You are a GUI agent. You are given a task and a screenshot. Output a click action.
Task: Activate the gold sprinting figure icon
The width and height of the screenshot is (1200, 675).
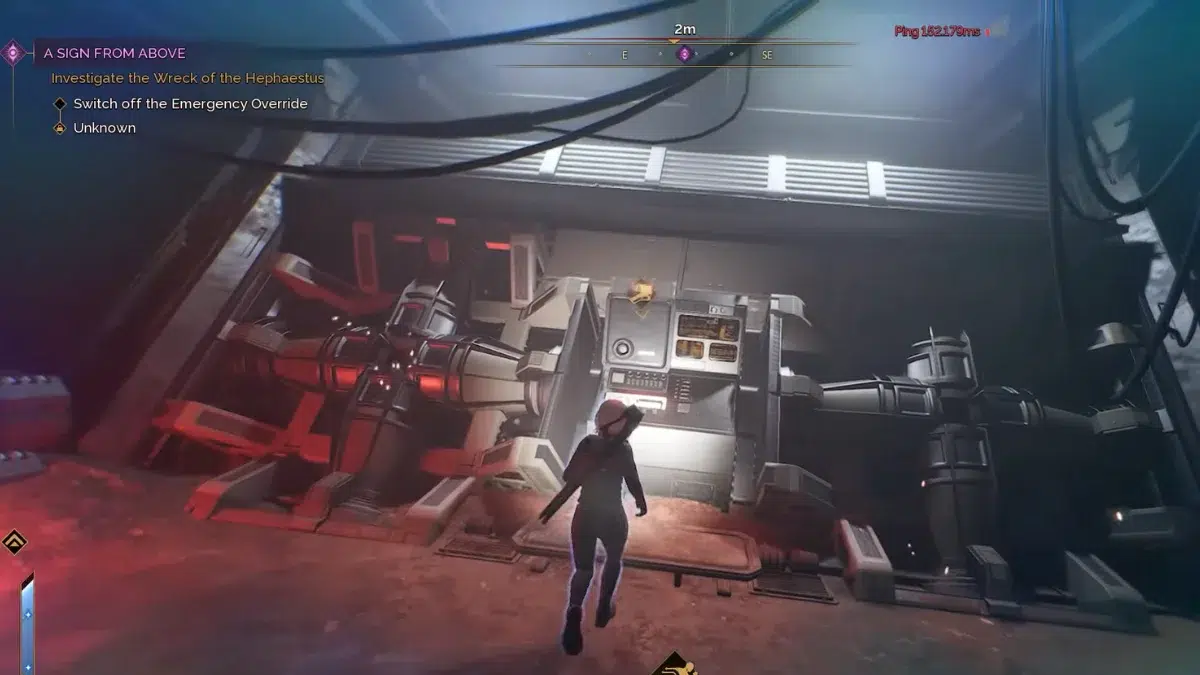click(677, 664)
